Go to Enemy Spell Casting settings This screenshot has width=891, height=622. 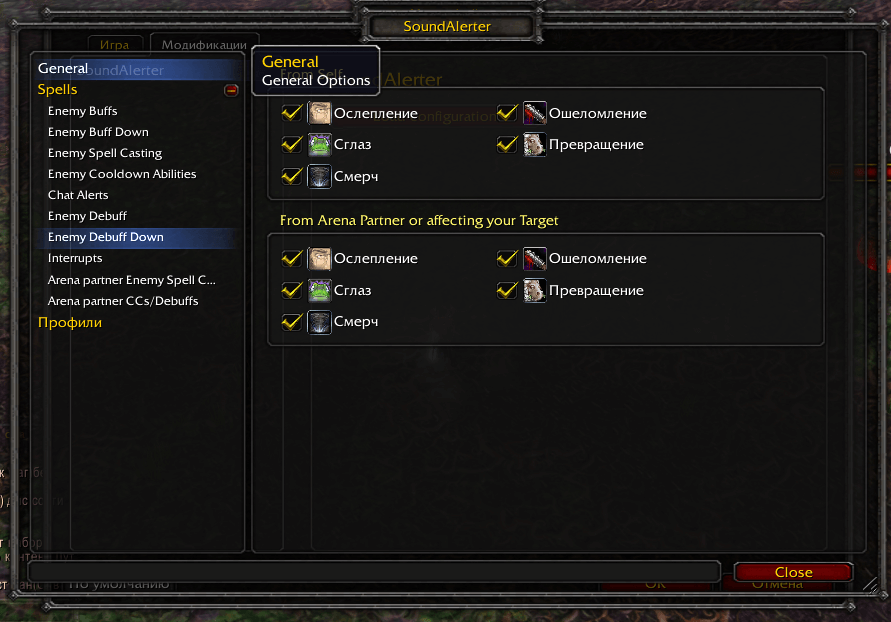click(x=104, y=153)
